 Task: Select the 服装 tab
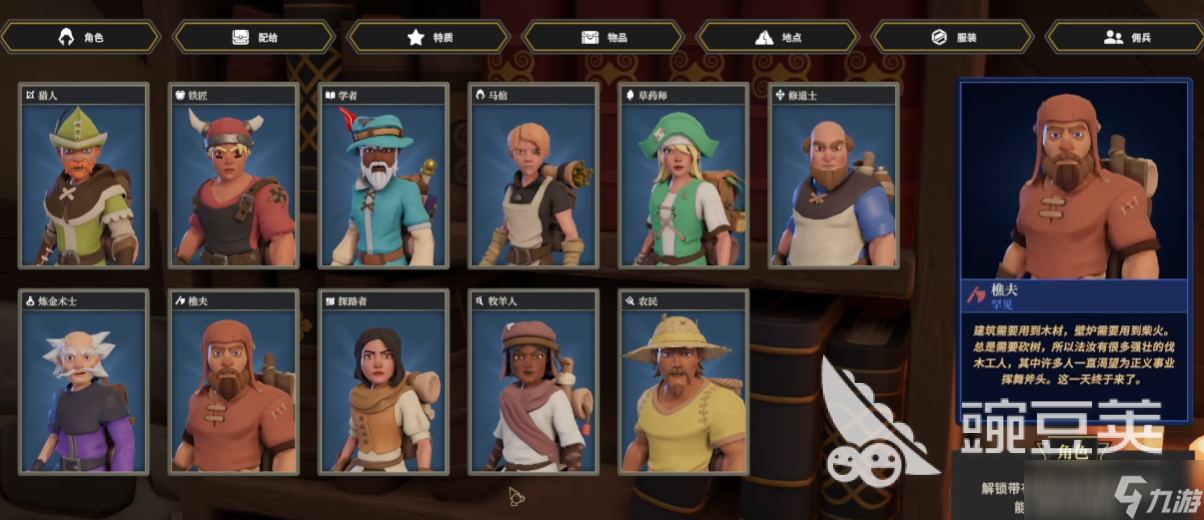(x=953, y=38)
